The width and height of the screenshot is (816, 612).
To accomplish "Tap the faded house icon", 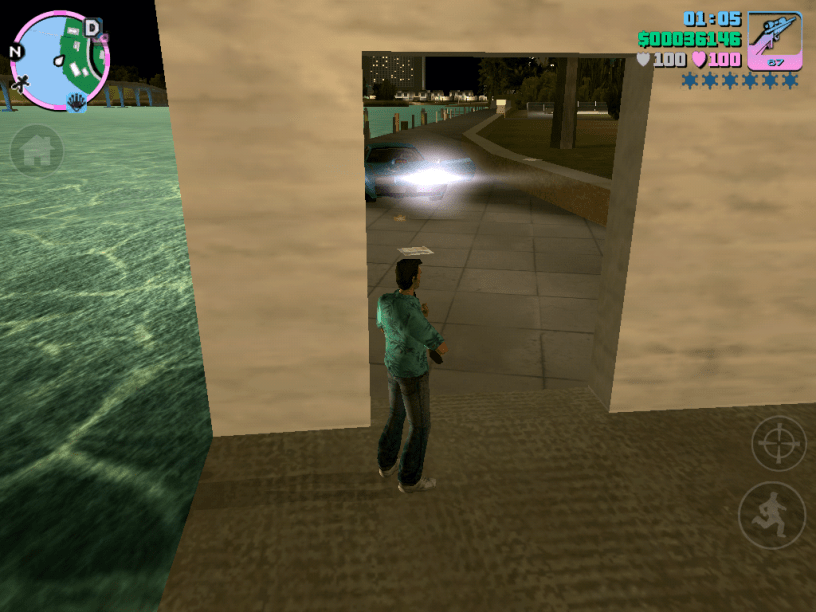I will coord(37,151).
